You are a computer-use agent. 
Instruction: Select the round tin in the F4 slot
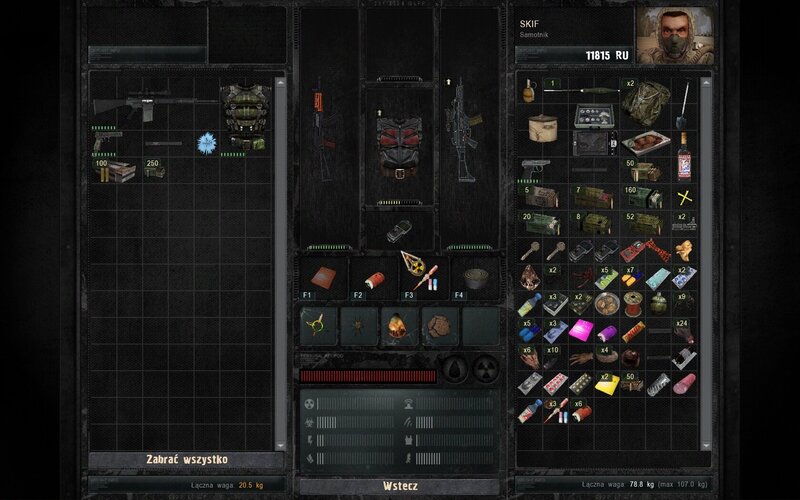[x=474, y=277]
